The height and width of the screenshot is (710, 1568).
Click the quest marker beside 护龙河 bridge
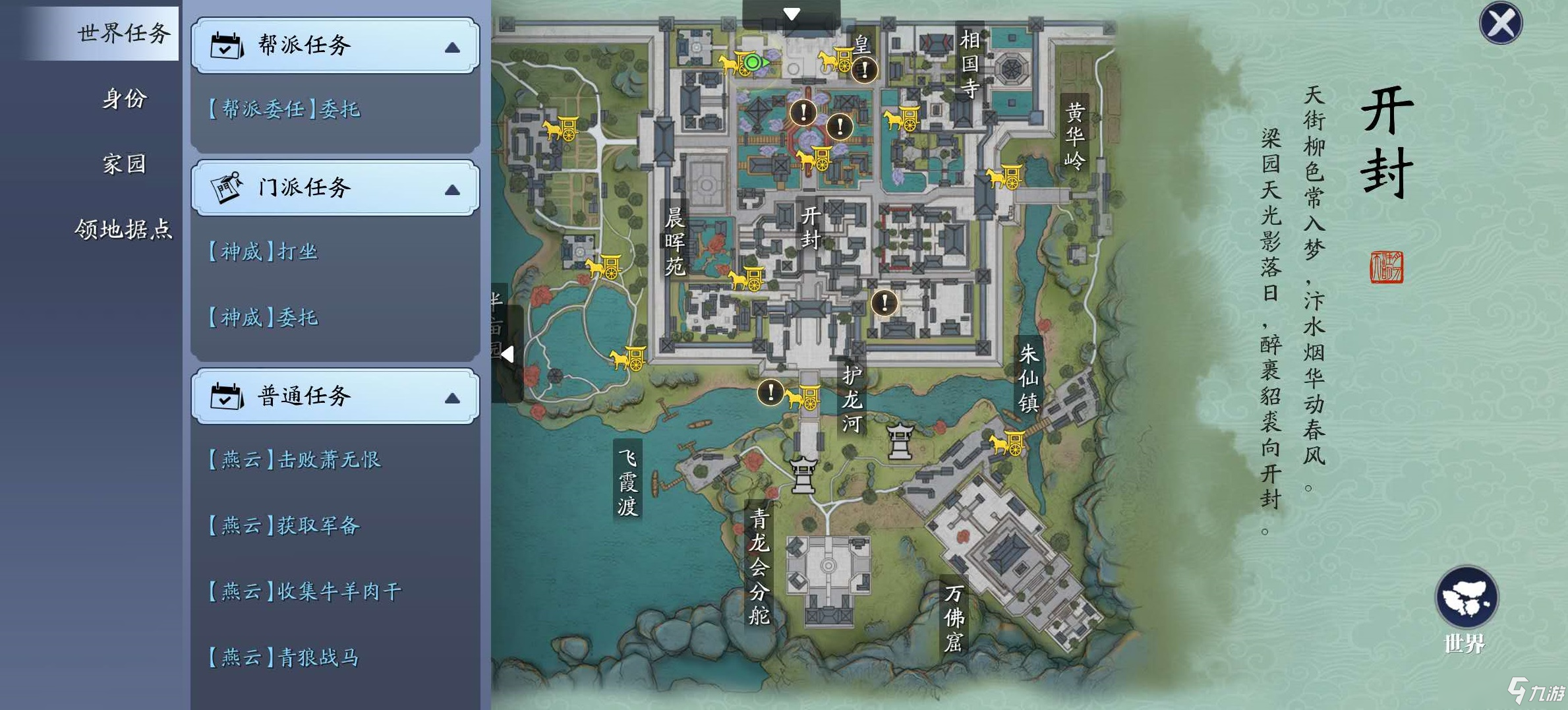coord(770,392)
